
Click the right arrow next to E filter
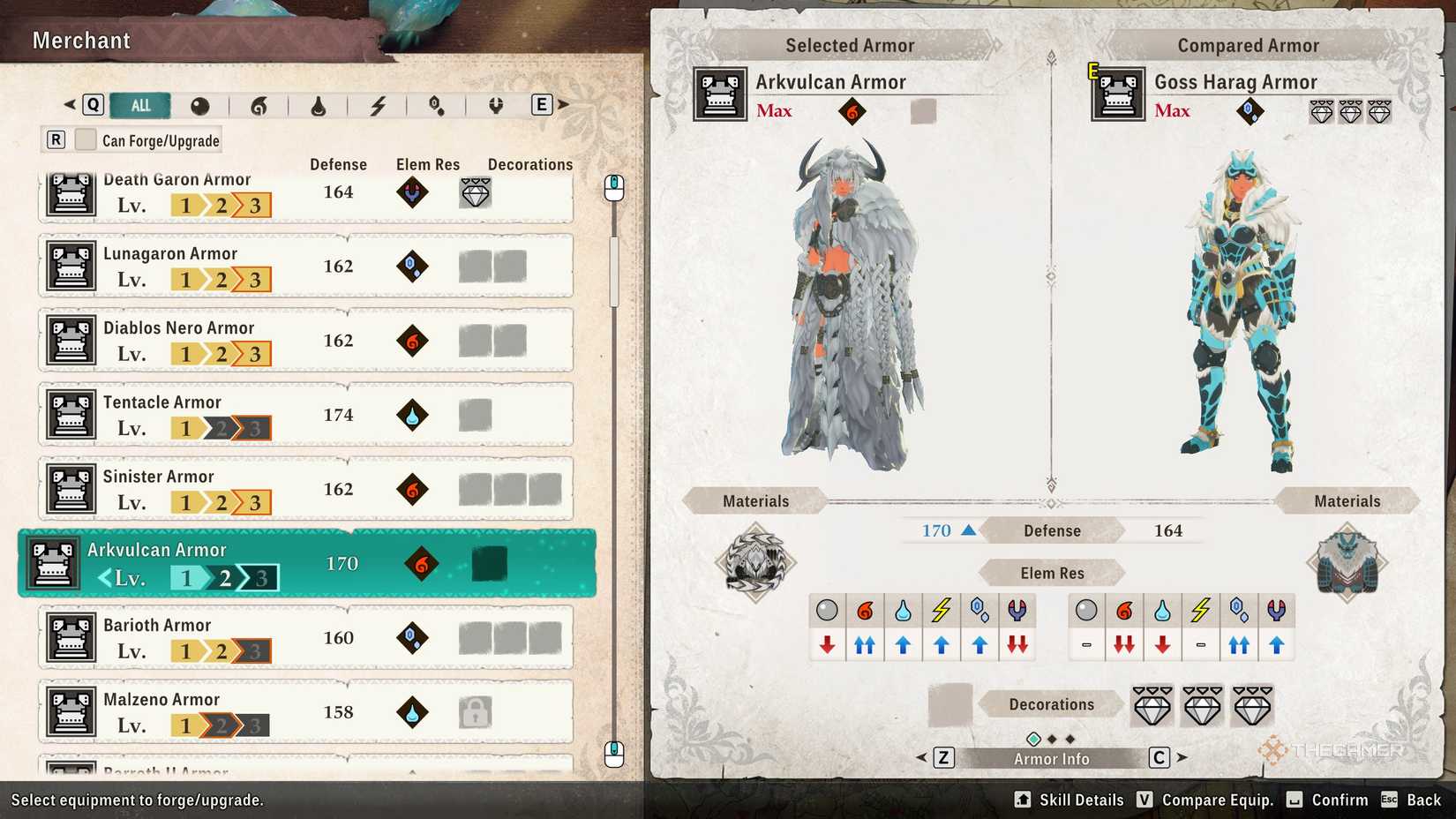(563, 104)
